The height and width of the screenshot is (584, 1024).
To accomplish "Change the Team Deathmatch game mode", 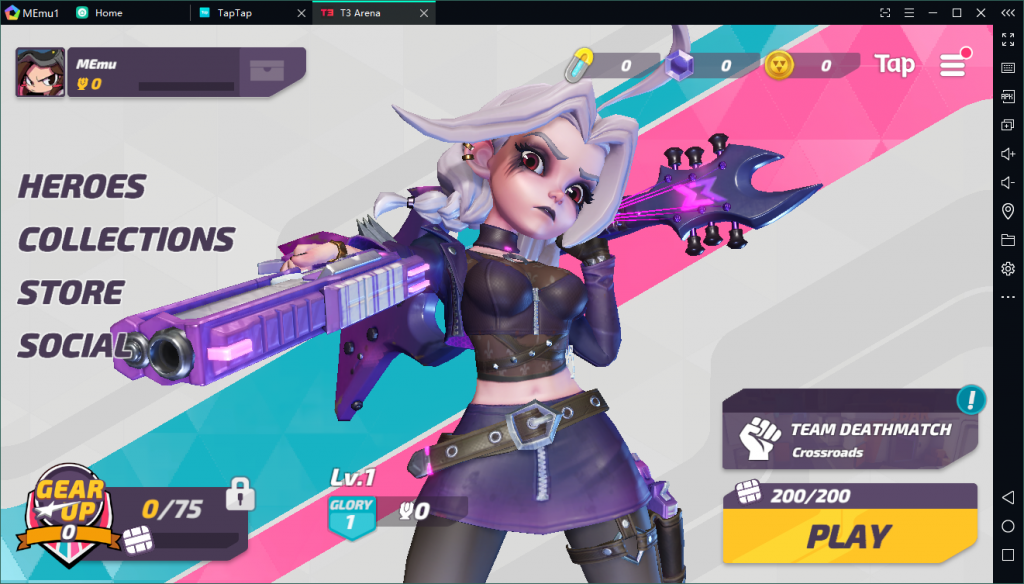I will (850, 439).
